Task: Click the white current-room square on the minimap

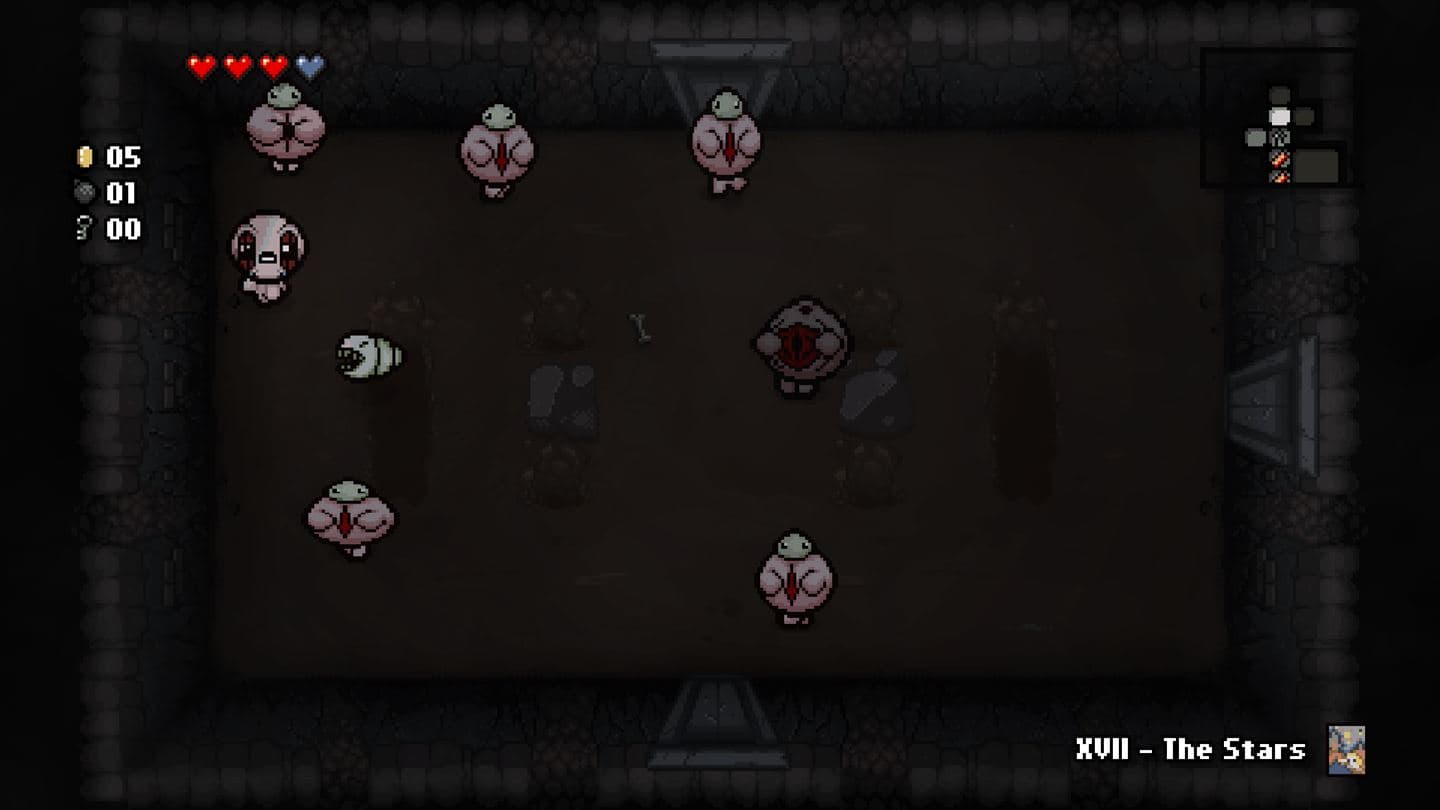Action: pos(1280,115)
